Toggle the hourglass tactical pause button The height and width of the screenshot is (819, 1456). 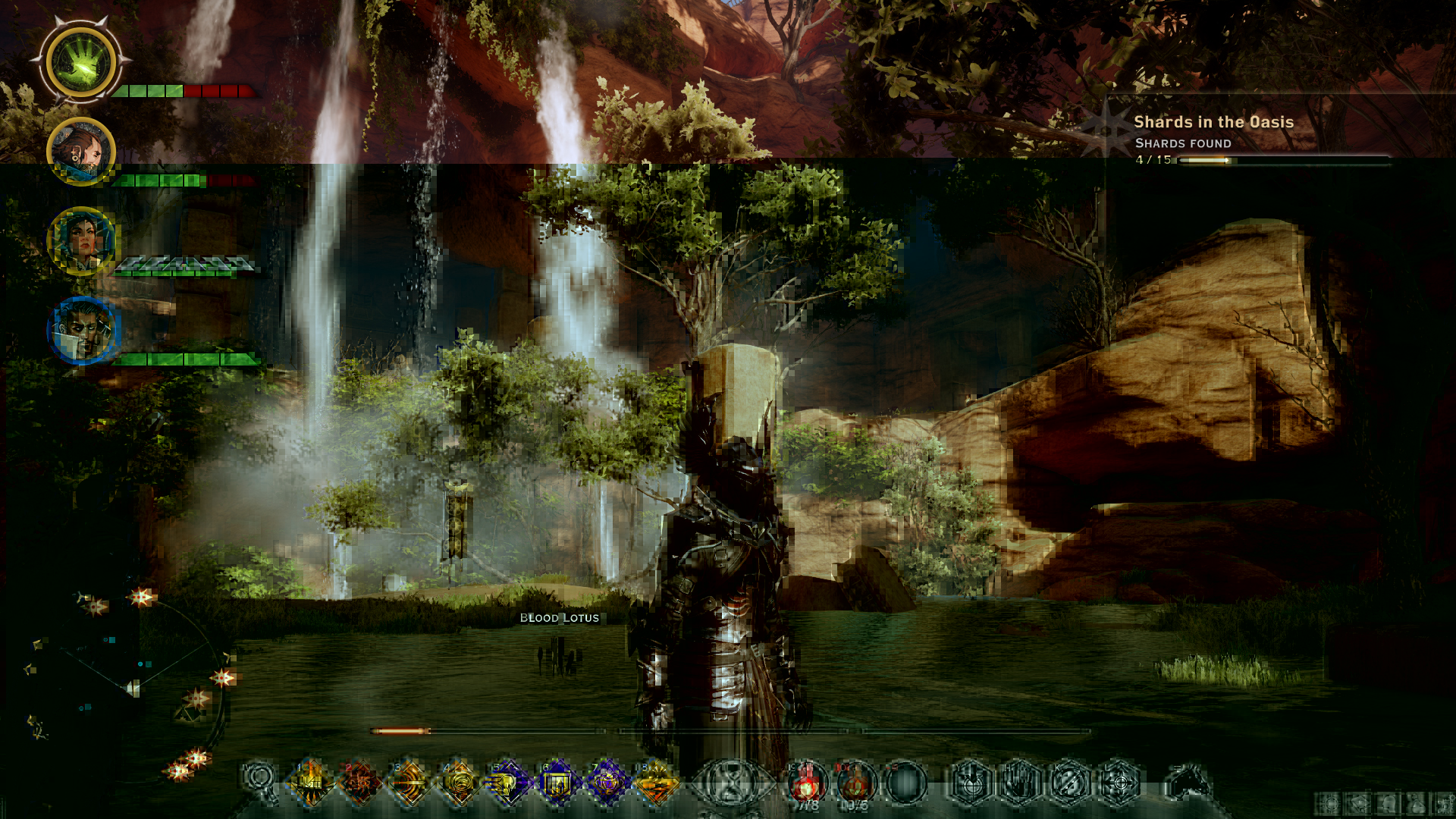coord(731,783)
